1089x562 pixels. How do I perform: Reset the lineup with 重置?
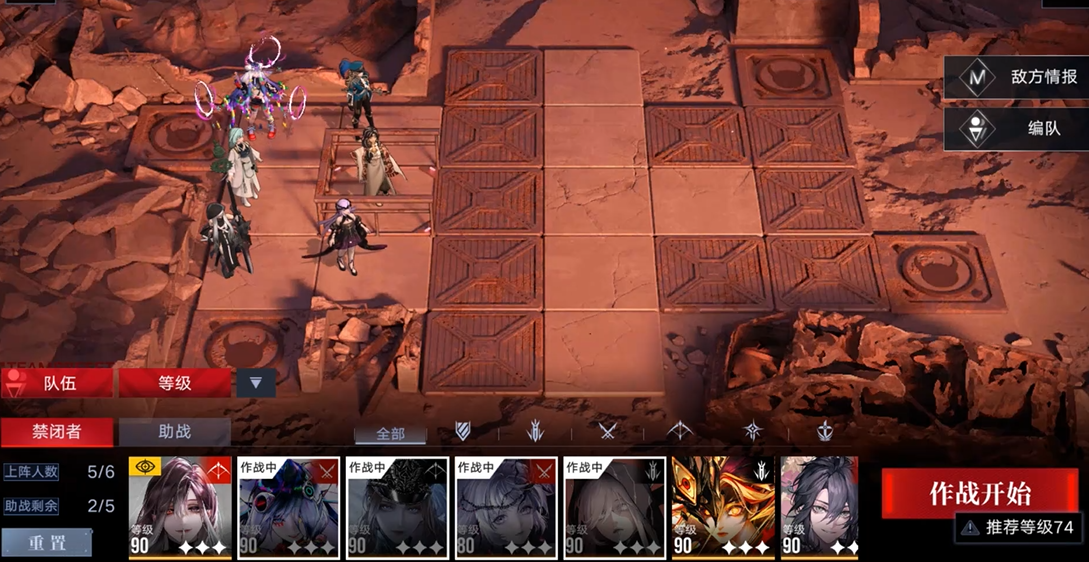(x=47, y=542)
